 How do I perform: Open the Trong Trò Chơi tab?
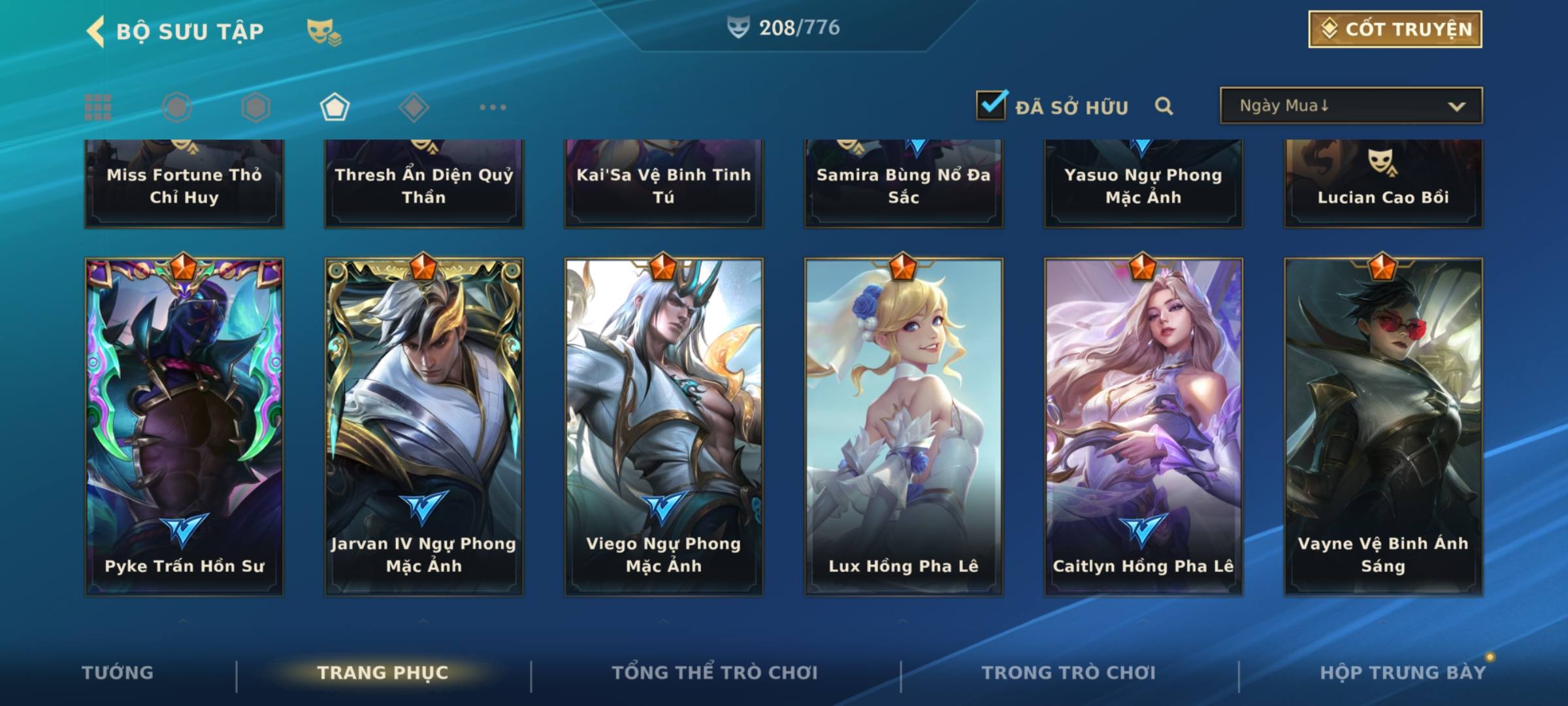[x=1069, y=673]
